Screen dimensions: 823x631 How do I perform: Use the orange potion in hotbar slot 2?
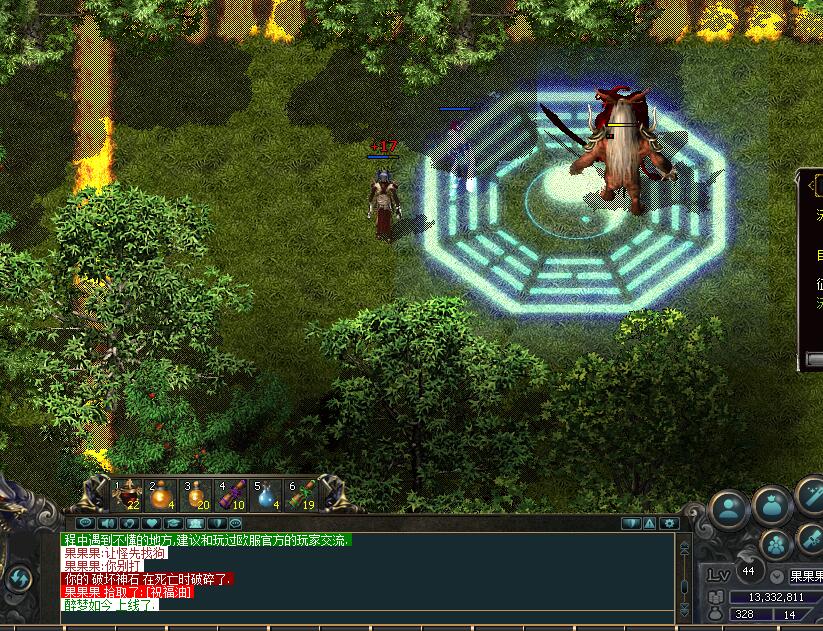(x=162, y=495)
